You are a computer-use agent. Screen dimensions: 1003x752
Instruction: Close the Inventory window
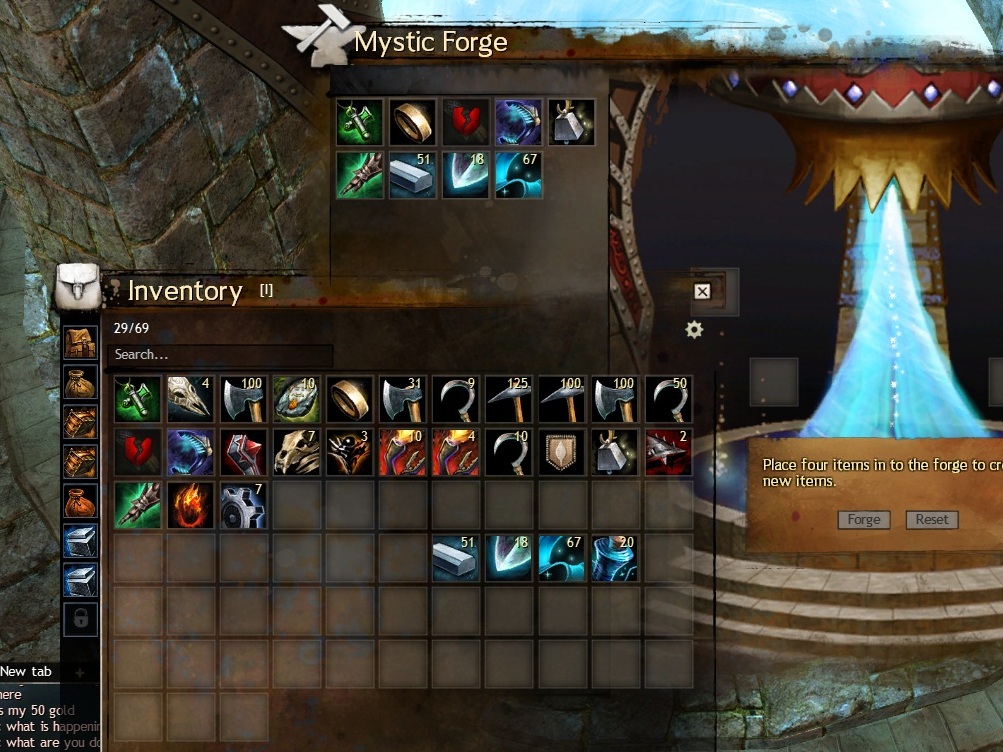[702, 291]
